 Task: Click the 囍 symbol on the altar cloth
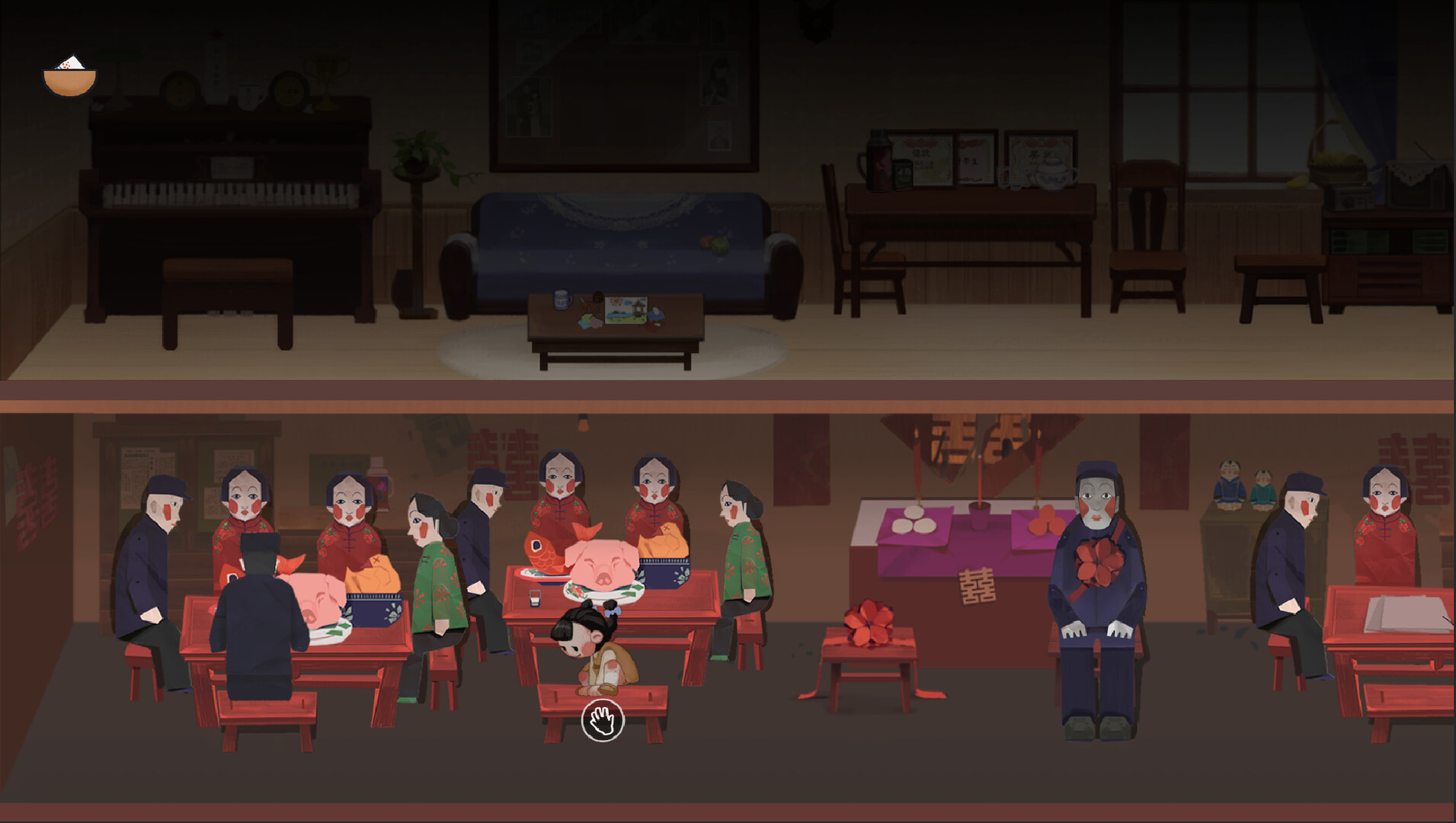pyautogui.click(x=977, y=586)
